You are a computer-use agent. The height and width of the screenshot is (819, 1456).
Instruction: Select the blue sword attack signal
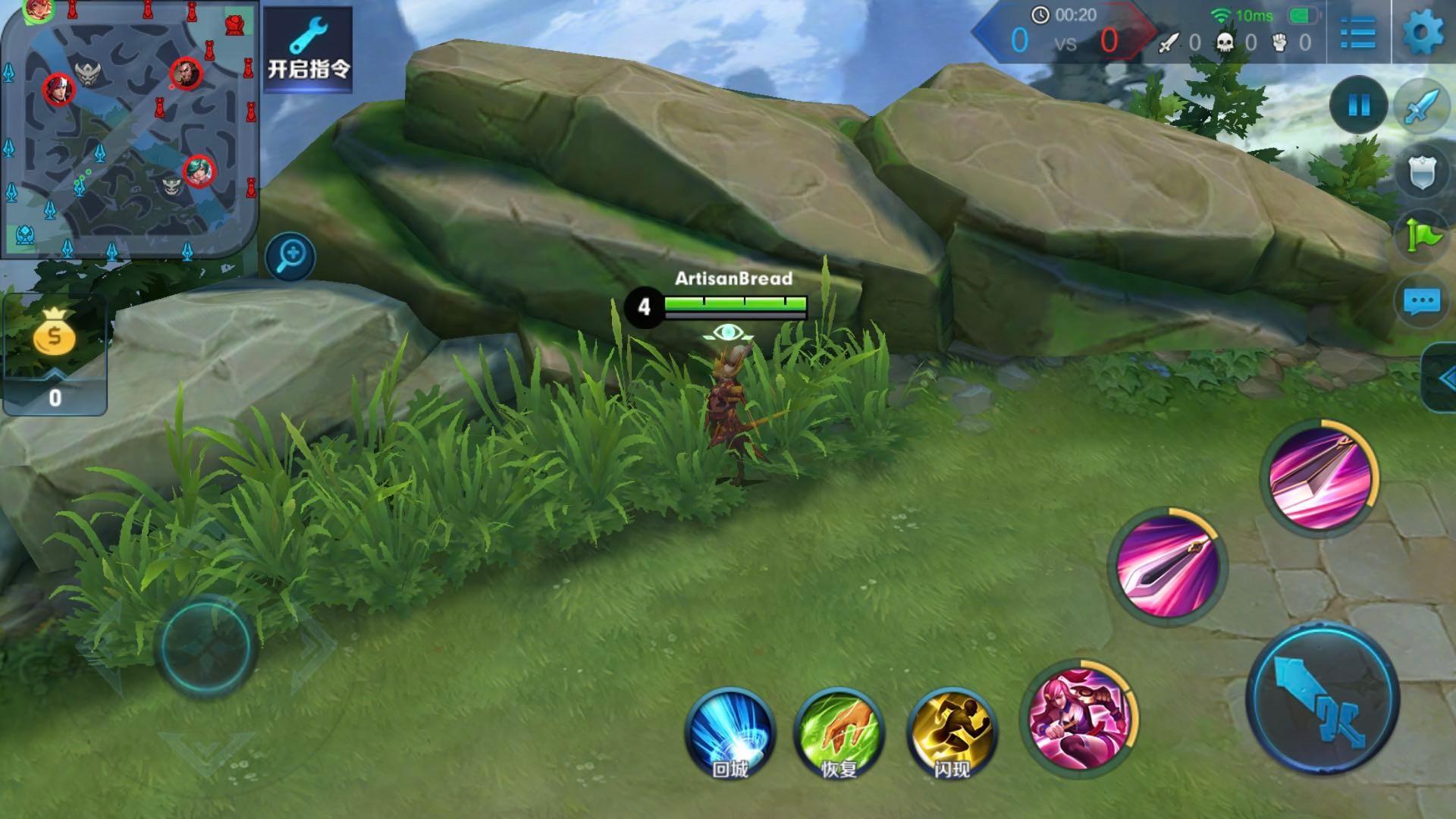1422,105
